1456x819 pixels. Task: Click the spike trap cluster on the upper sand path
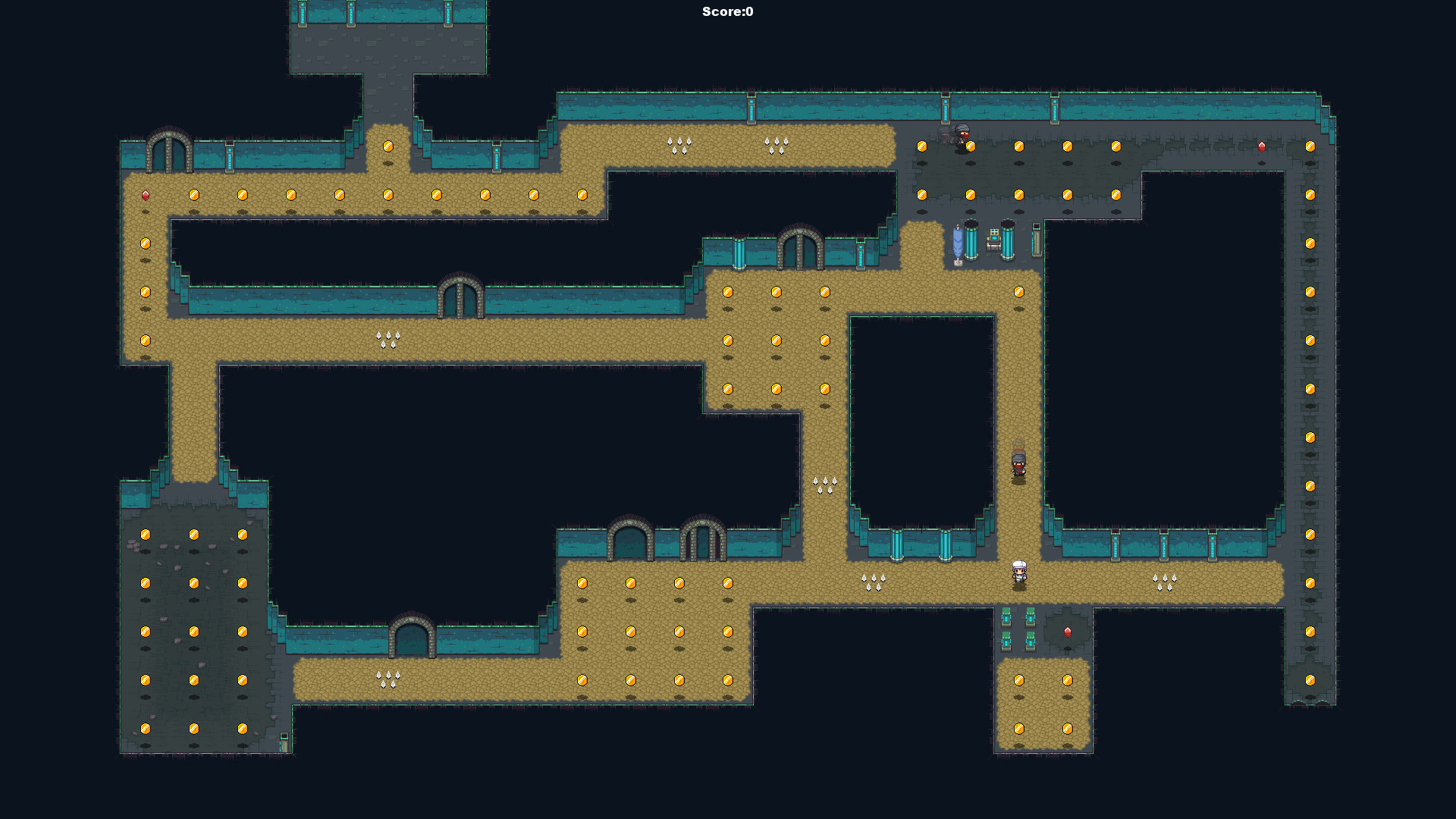point(679,144)
